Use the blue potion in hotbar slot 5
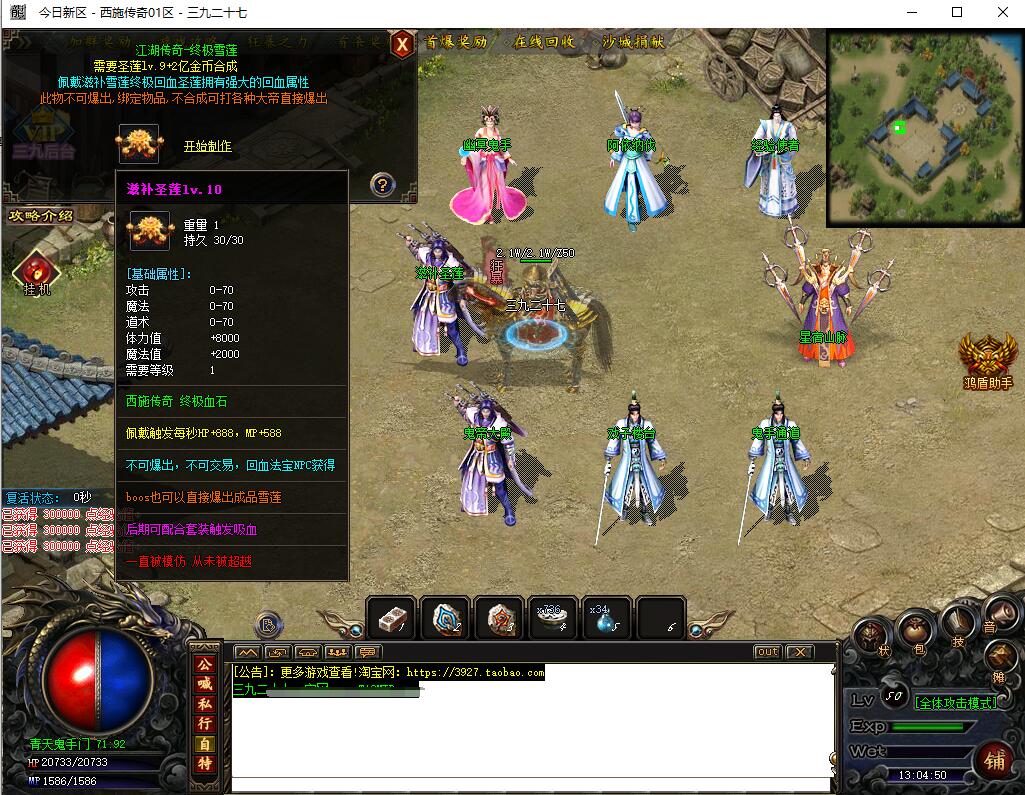Screen dimensions: 1025x795 click(x=607, y=619)
